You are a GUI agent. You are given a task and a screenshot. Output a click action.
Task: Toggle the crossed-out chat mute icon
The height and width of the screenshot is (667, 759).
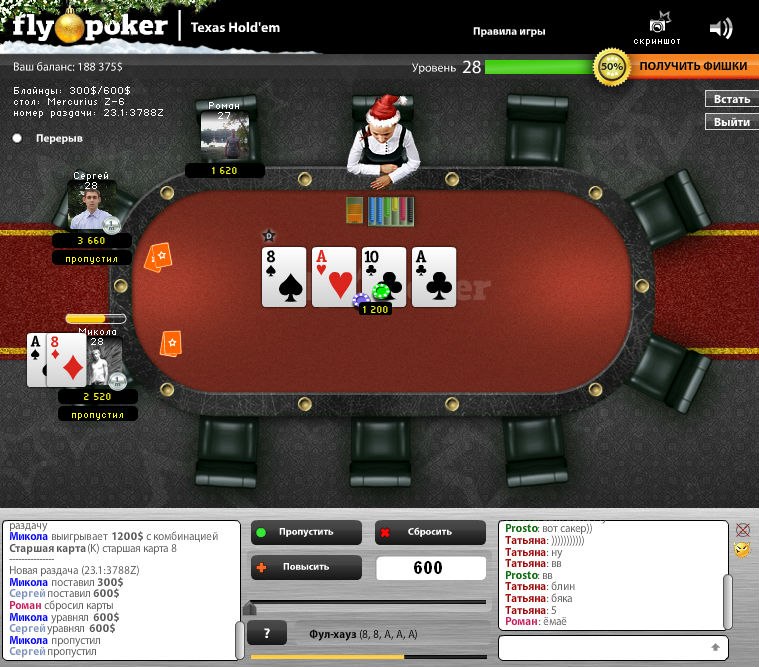pyautogui.click(x=742, y=530)
